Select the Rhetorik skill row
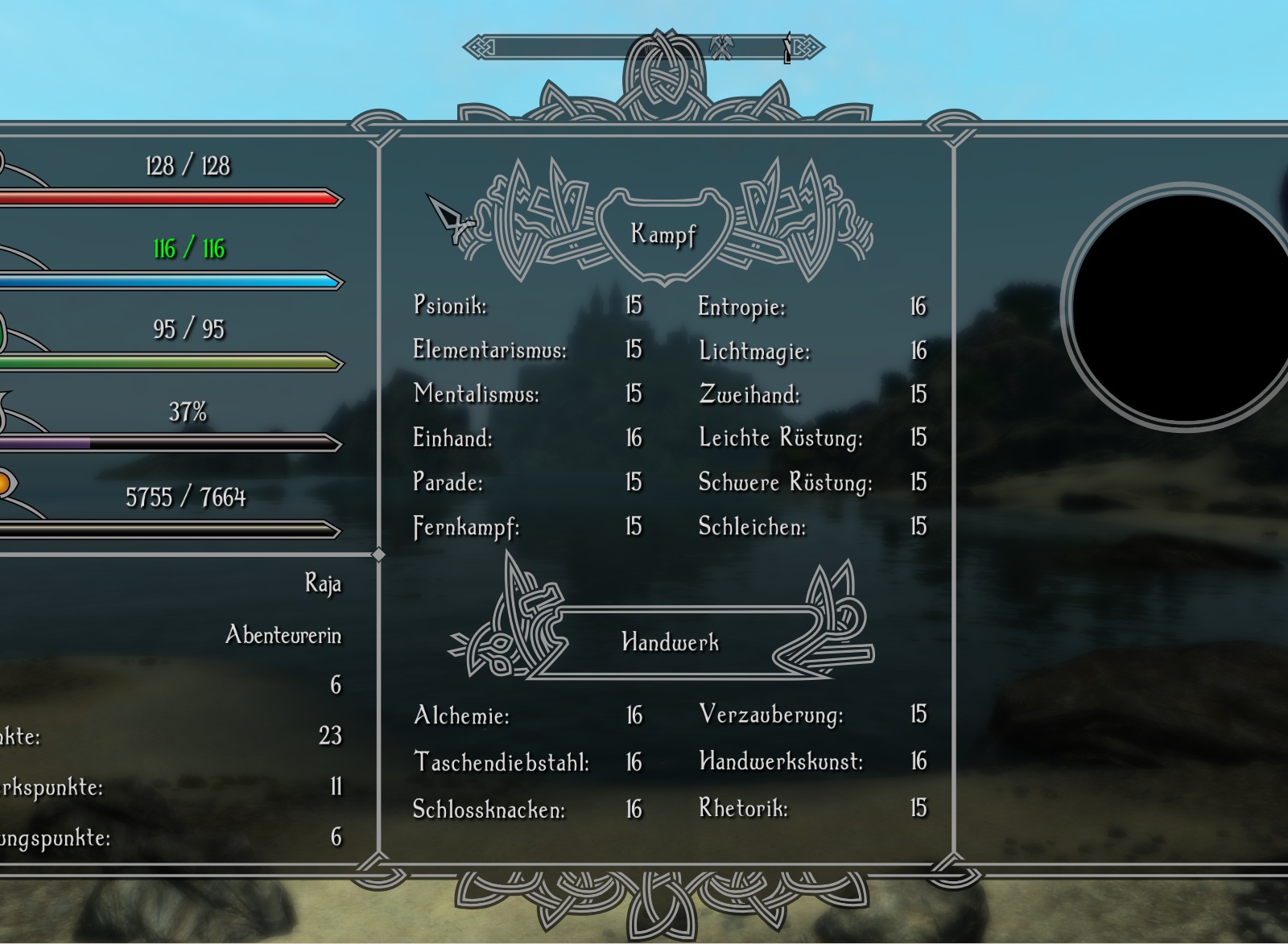Image resolution: width=1288 pixels, height=944 pixels. click(743, 807)
